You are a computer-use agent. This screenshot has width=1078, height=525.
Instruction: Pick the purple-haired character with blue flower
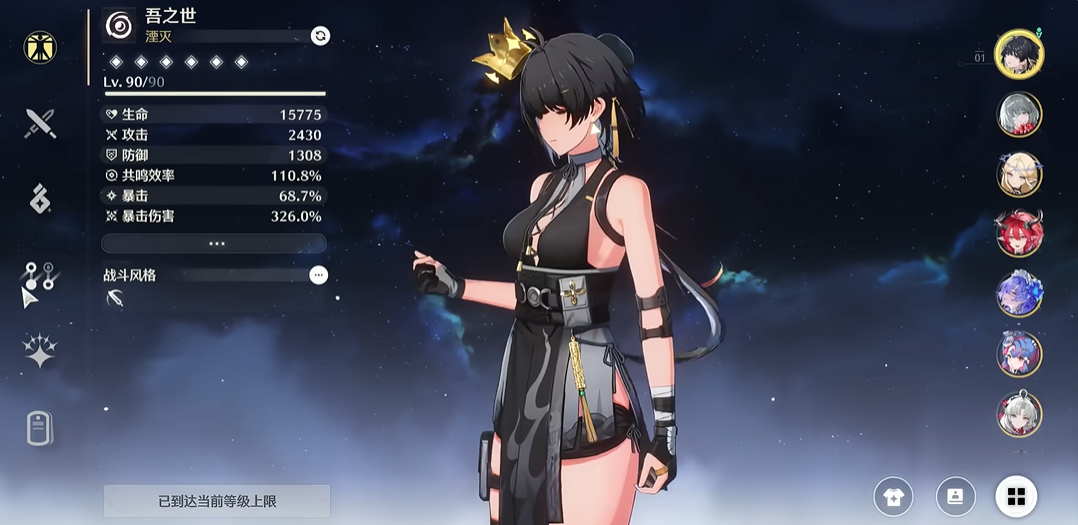1019,294
